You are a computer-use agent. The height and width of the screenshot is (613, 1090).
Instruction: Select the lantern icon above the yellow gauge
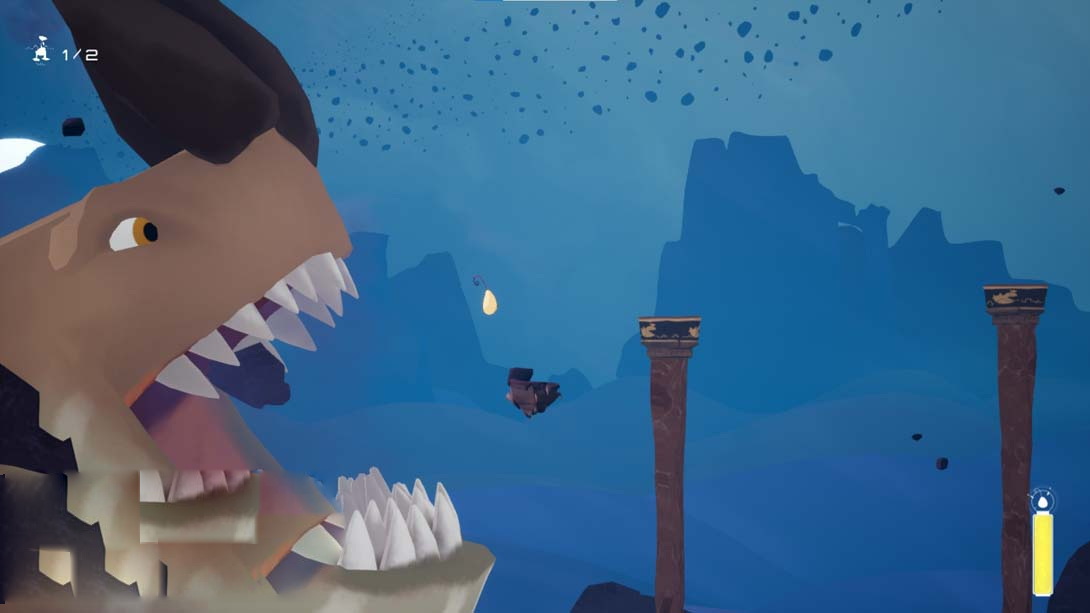[1042, 500]
